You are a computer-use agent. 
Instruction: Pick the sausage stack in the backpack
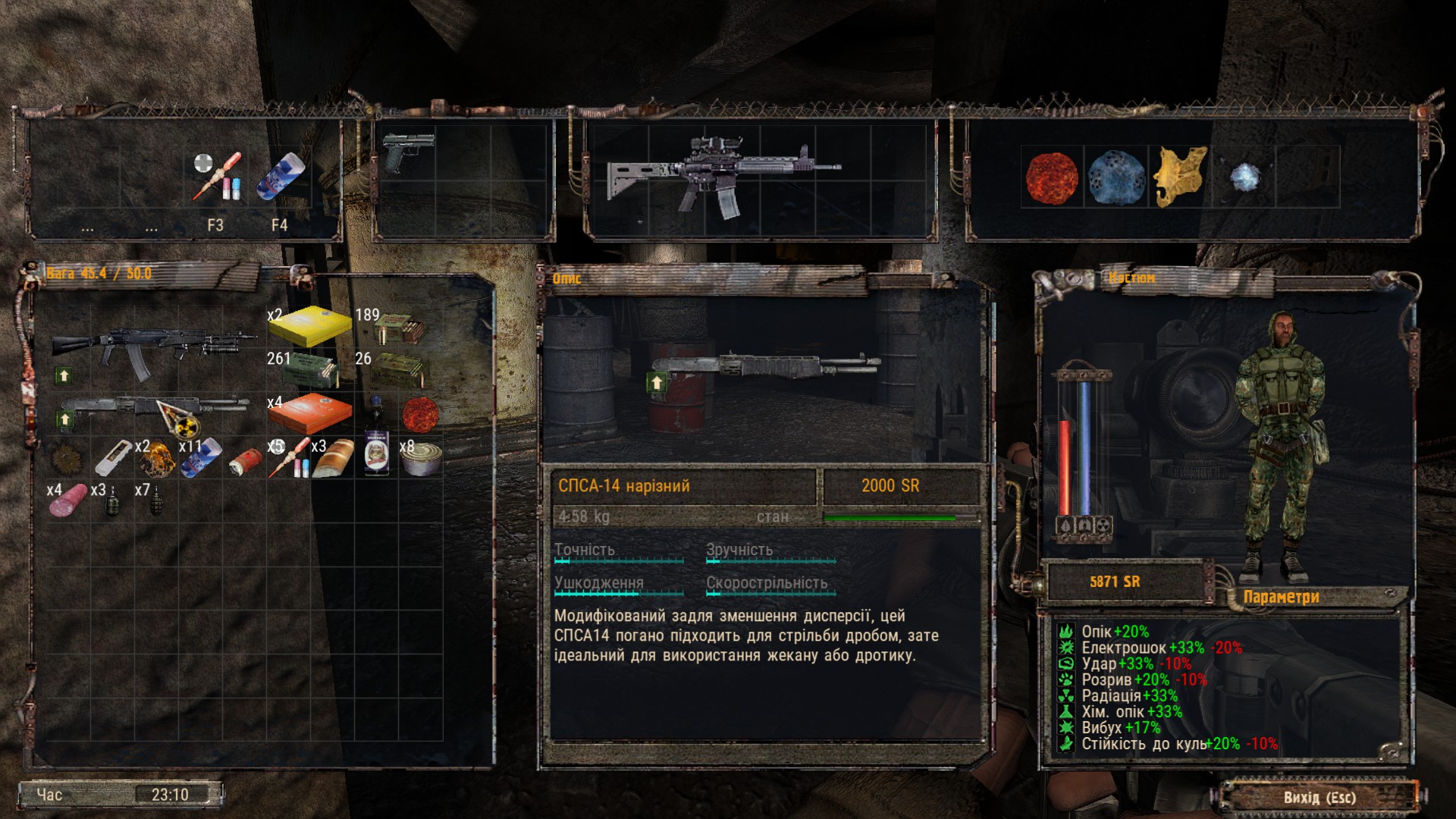68,501
